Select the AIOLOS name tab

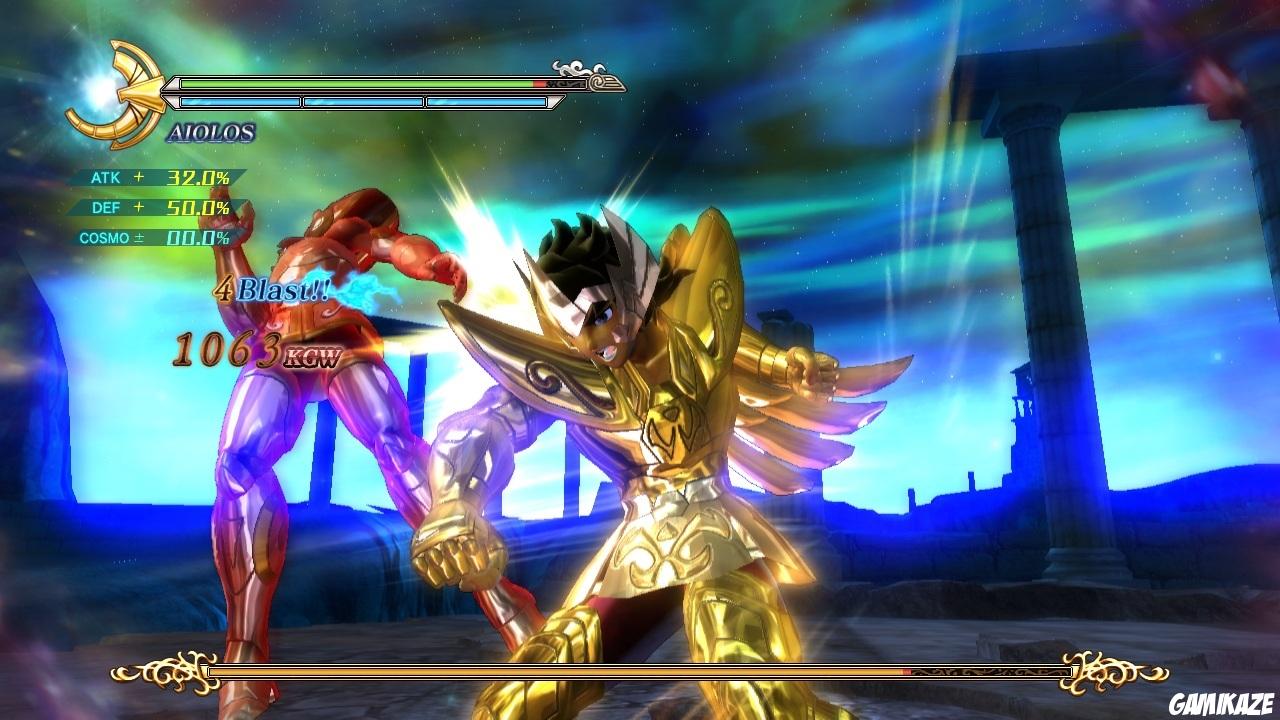[212, 131]
